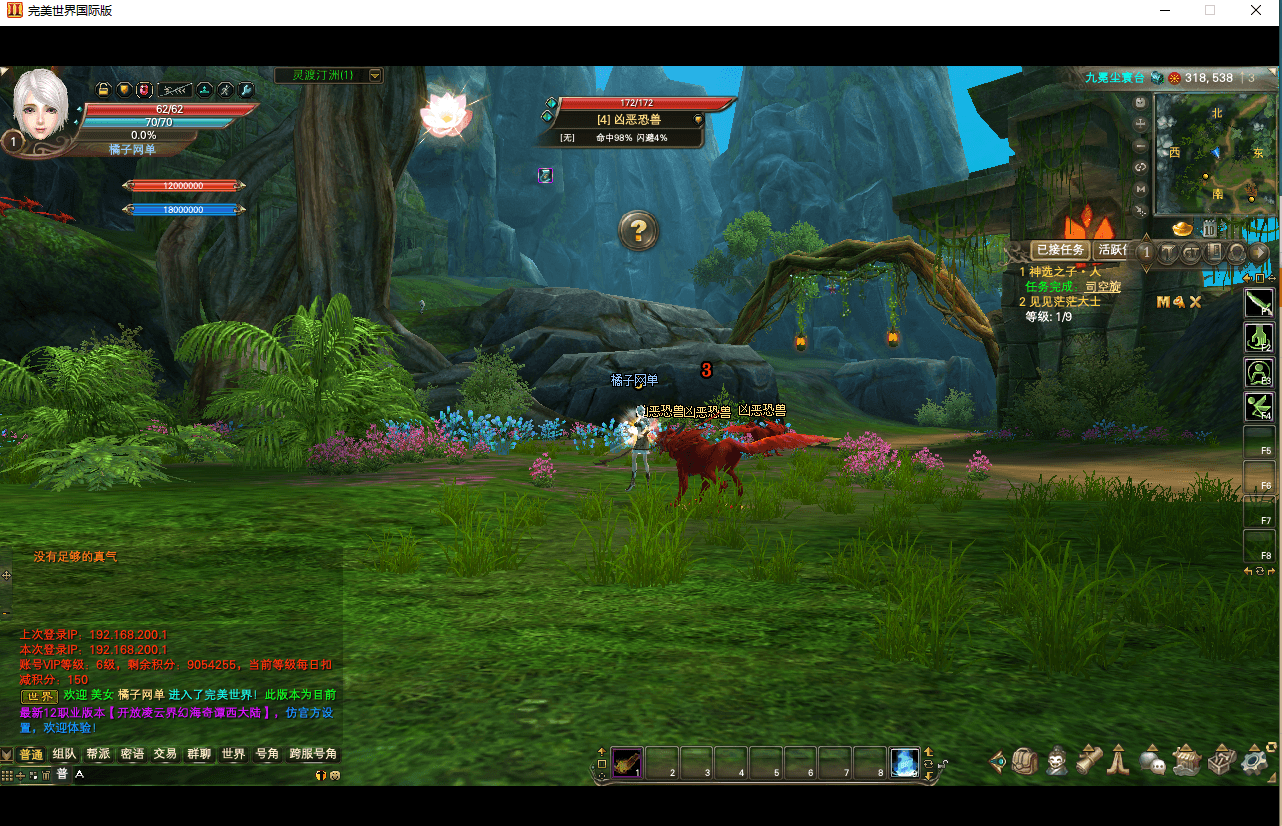Activate hotbar slot 1 weapon skill
Screen dimensions: 1282x826
(627, 763)
